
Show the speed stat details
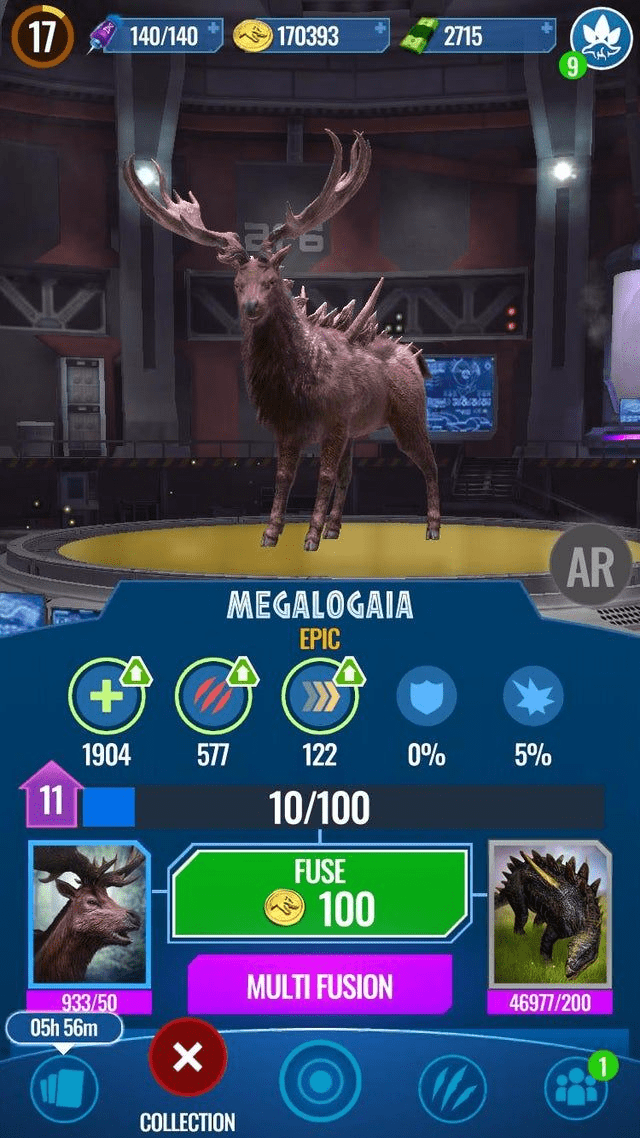319,697
